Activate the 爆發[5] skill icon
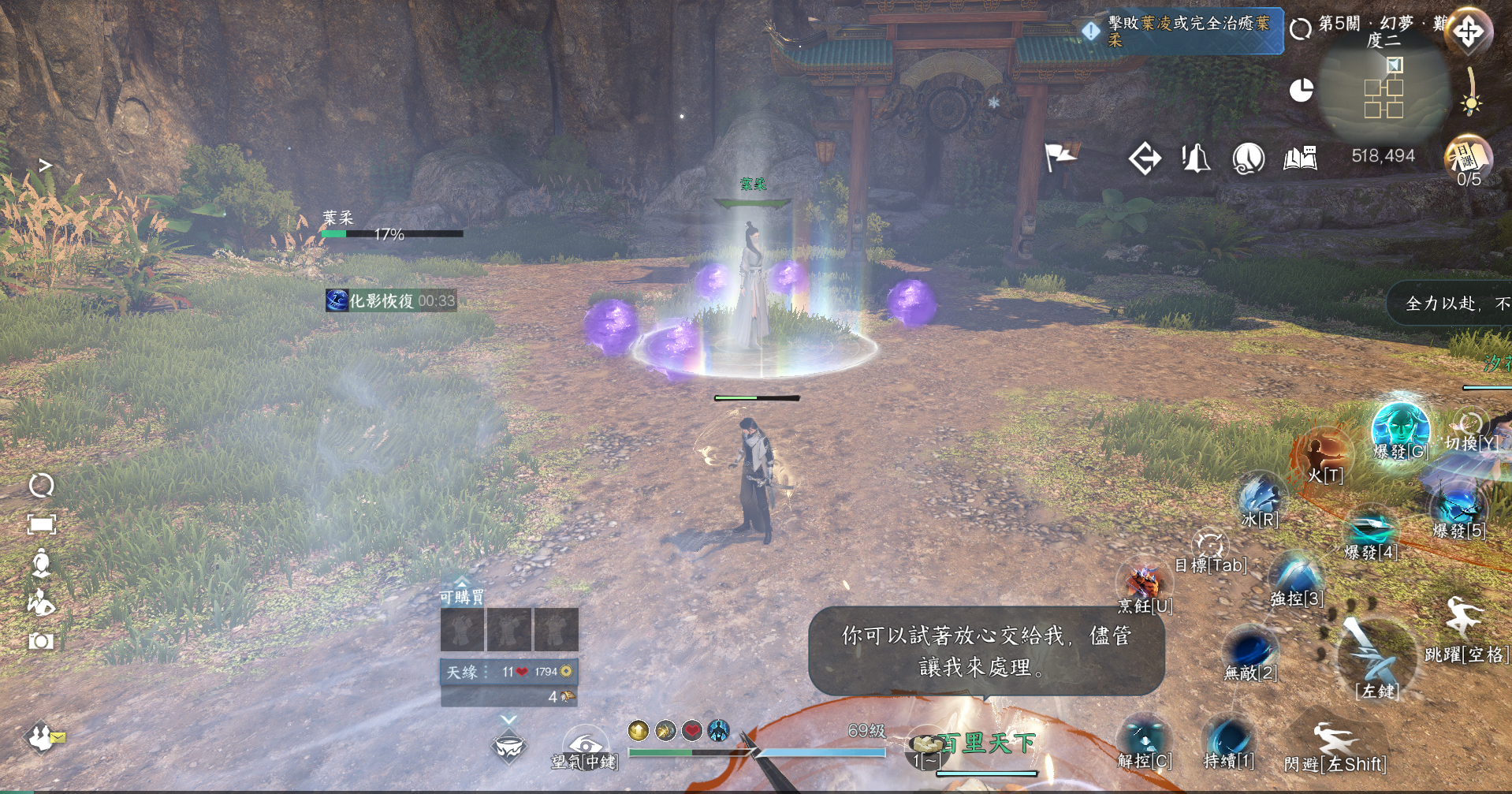This screenshot has width=1512, height=794. (1458, 505)
